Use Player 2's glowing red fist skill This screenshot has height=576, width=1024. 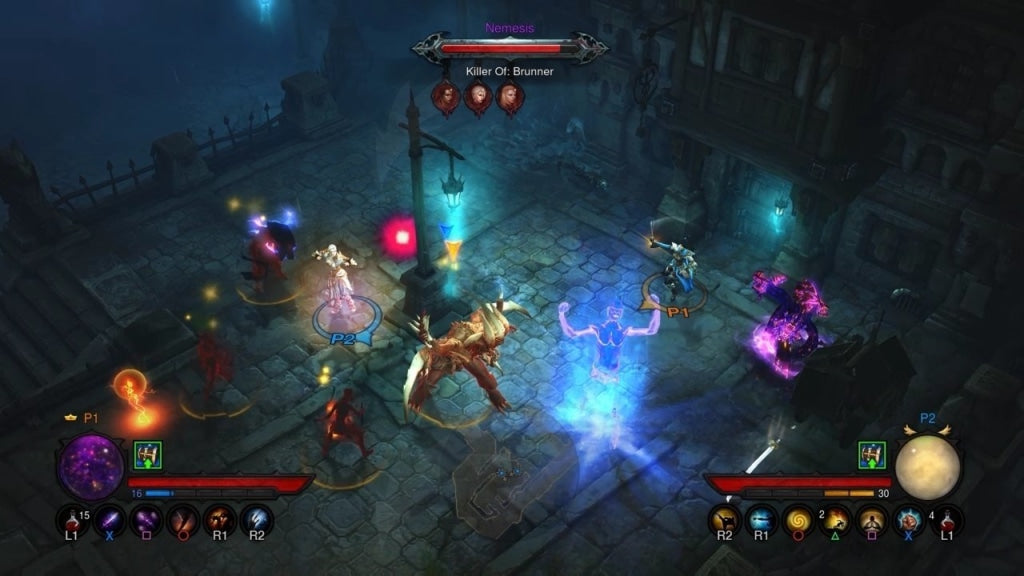(x=909, y=520)
